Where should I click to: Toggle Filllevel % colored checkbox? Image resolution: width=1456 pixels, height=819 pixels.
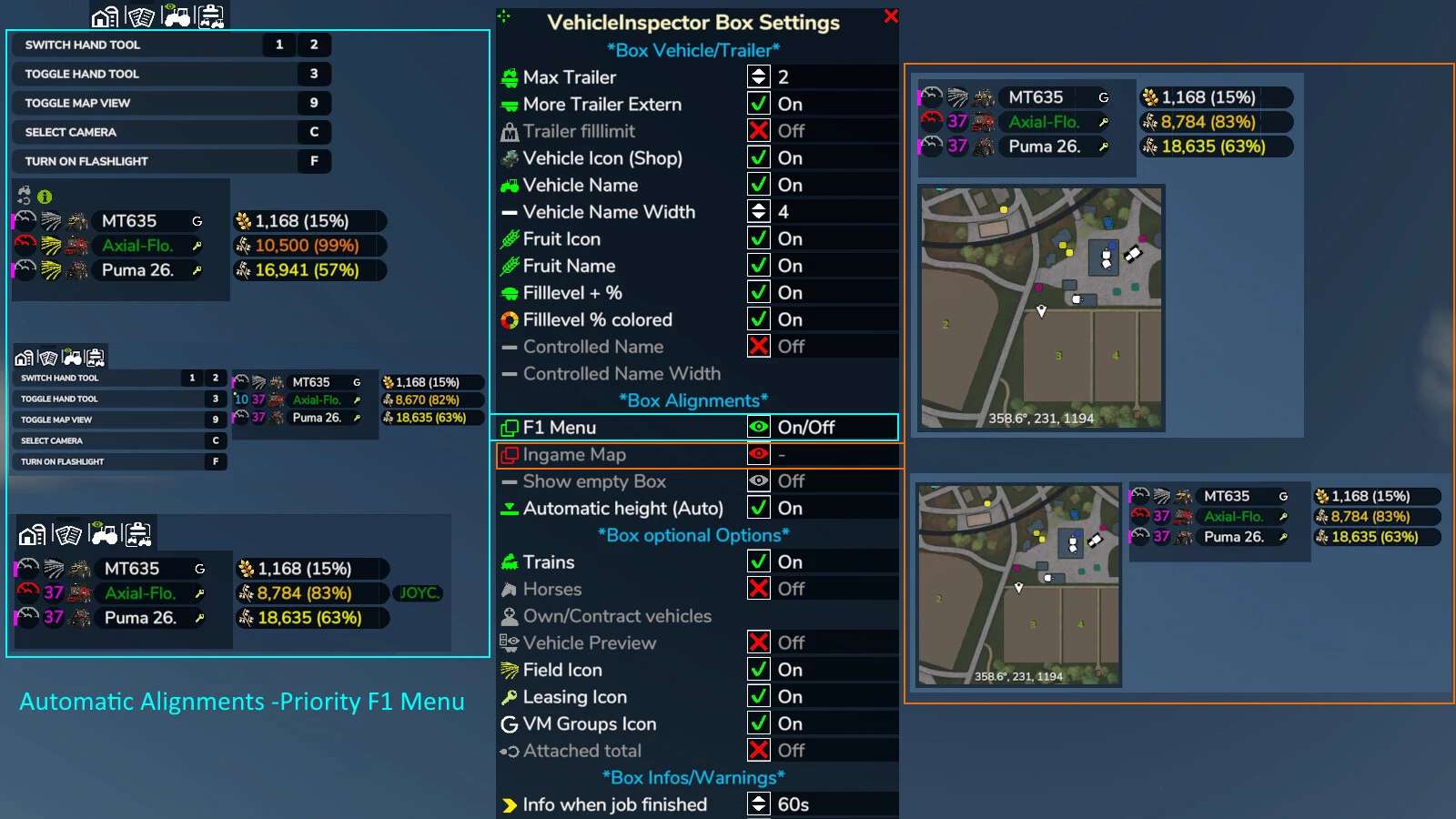(759, 319)
